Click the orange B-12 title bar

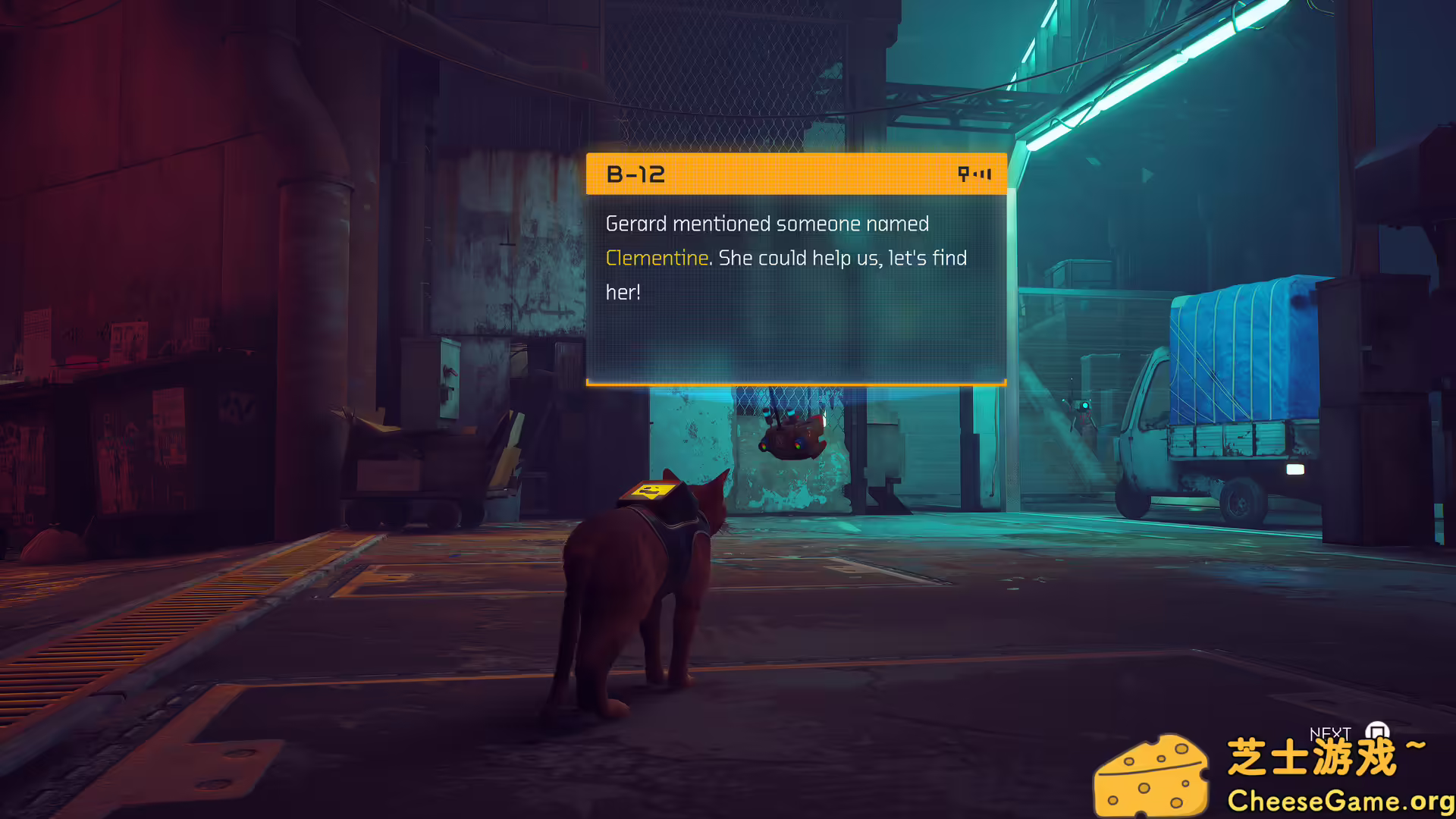click(795, 174)
